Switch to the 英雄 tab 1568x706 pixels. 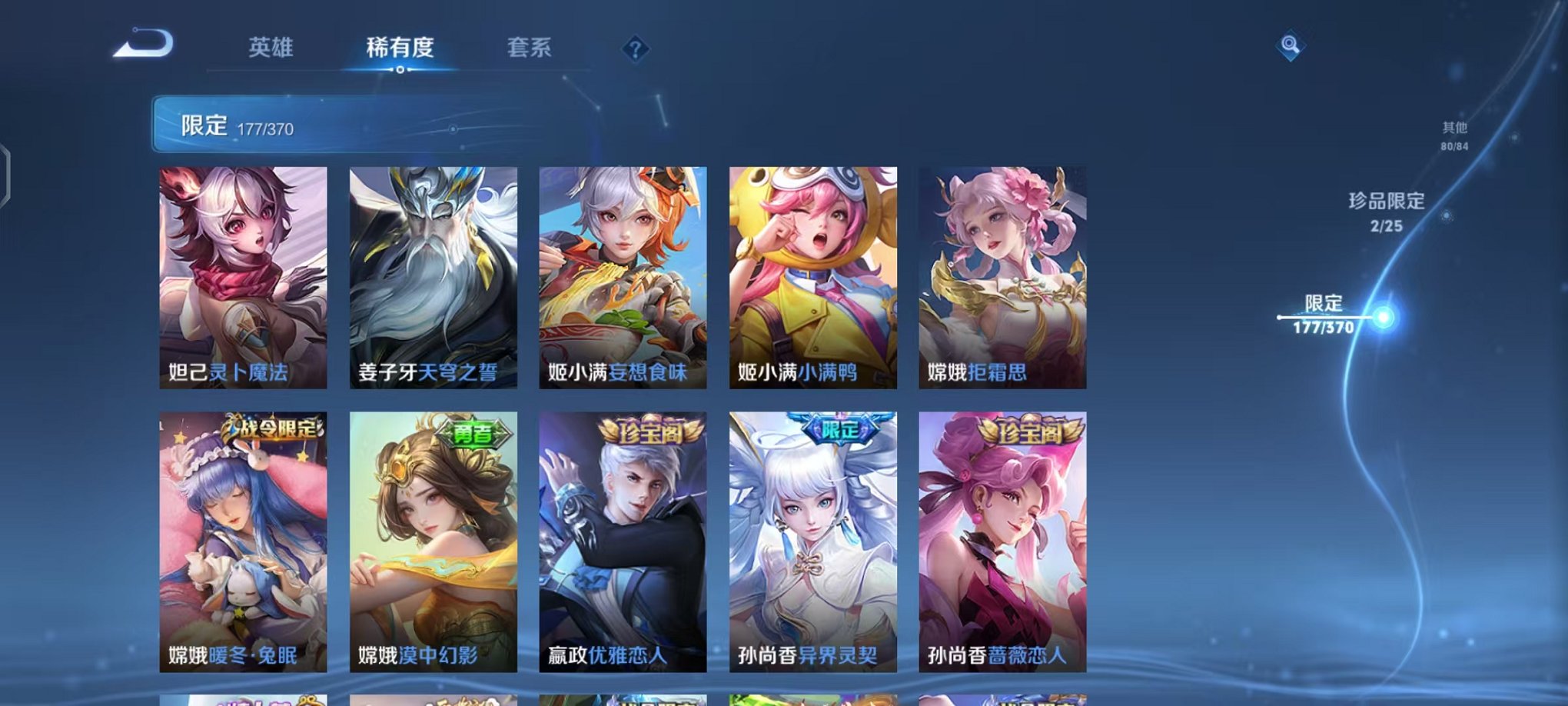tap(272, 48)
